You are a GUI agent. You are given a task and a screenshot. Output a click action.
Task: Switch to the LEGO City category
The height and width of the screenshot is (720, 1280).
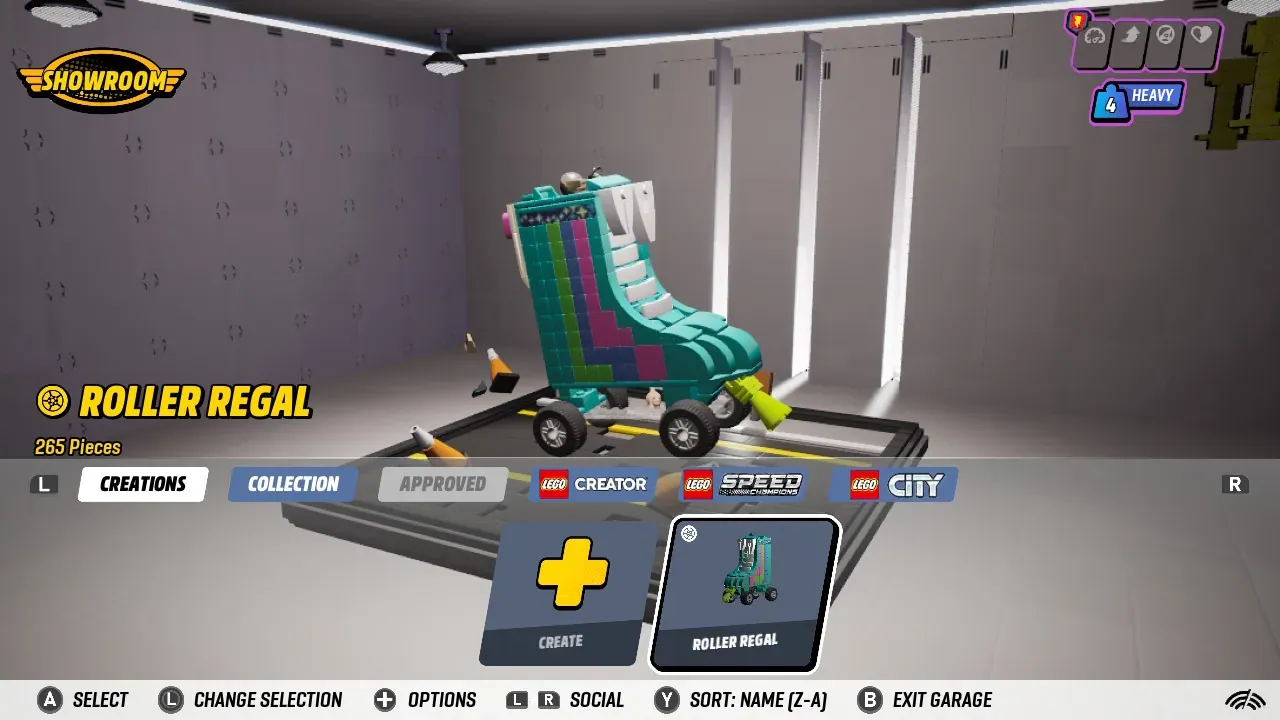coord(894,484)
